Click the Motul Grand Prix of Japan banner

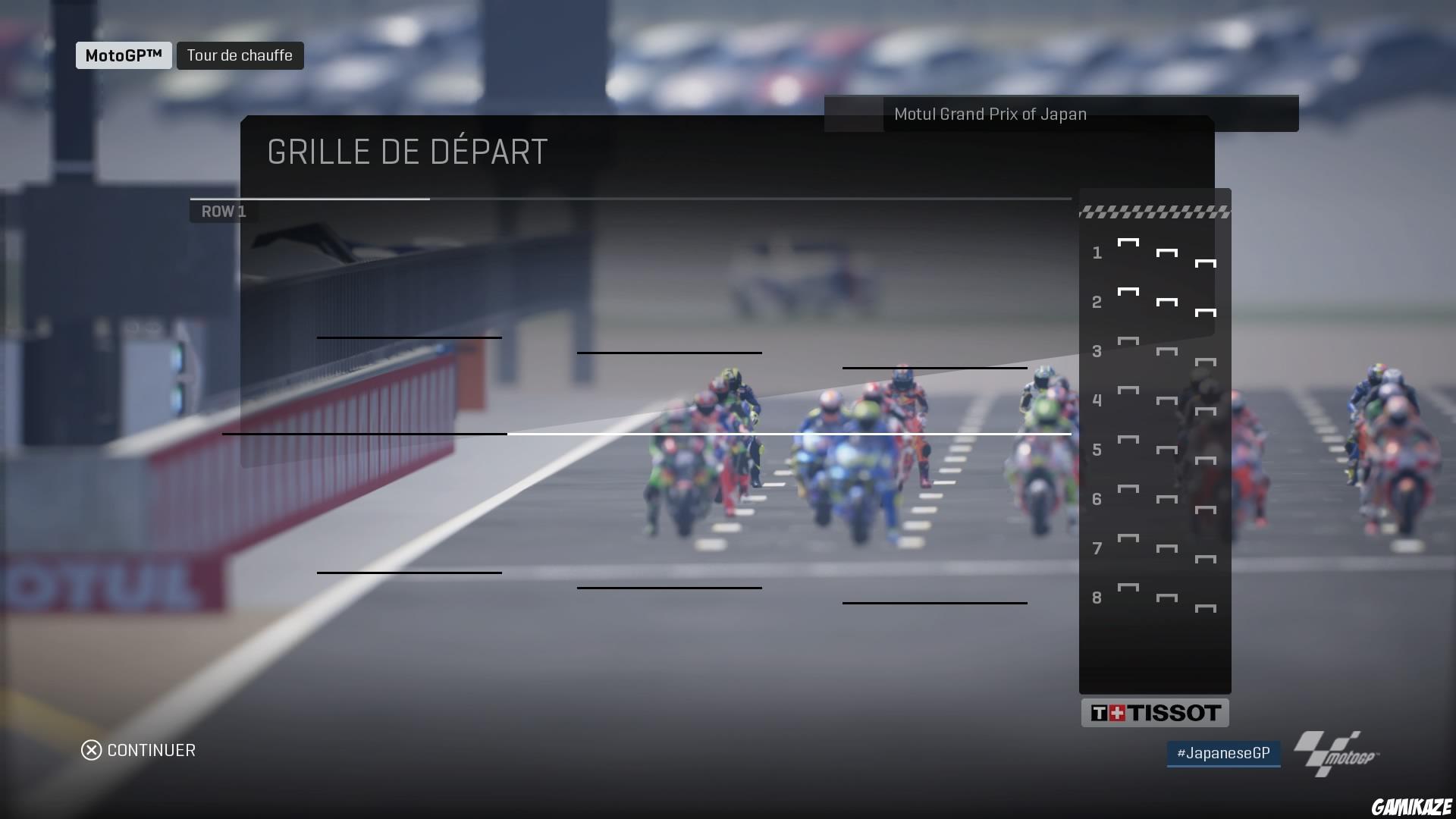click(x=989, y=114)
